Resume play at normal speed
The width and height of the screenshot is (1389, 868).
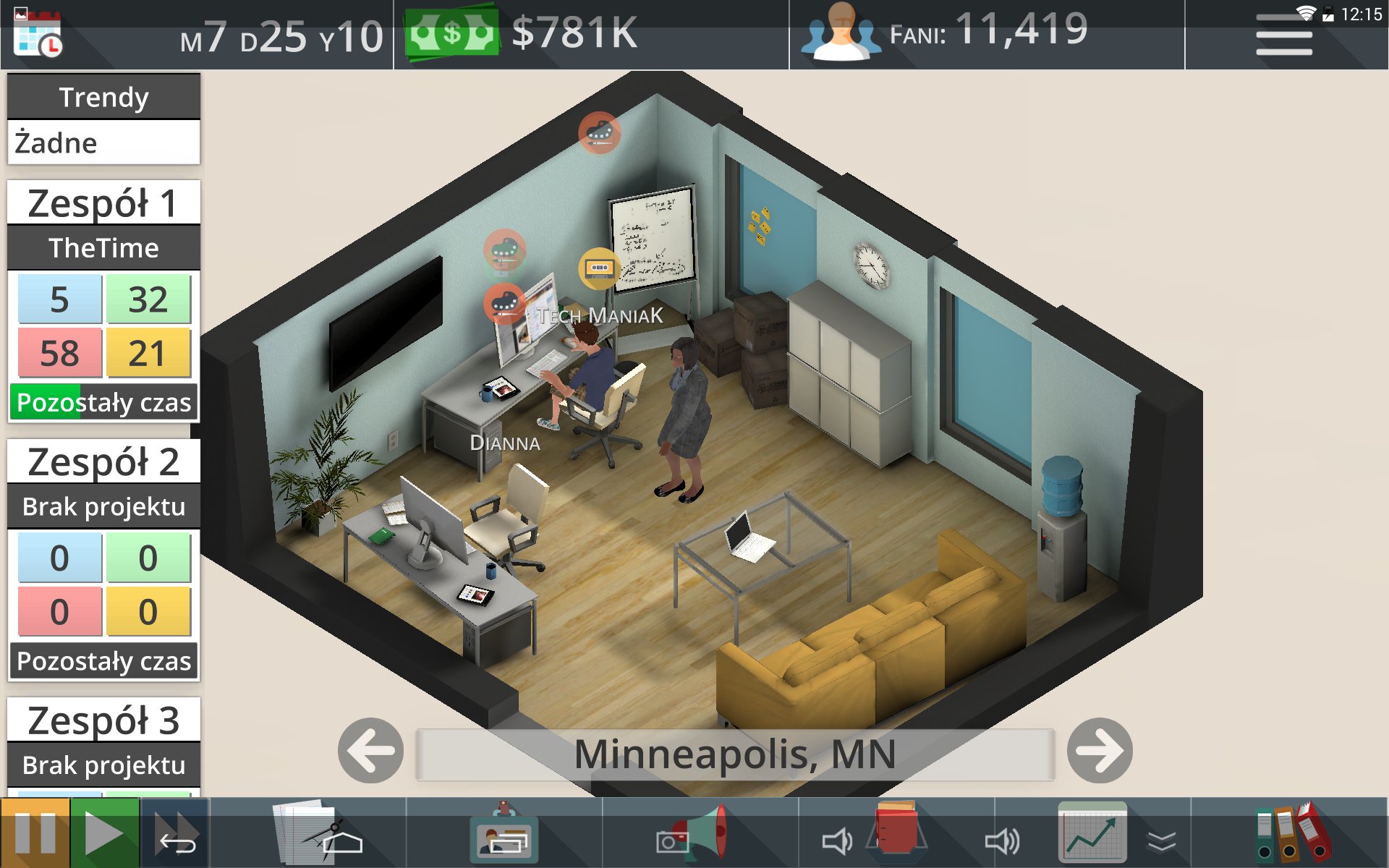[104, 833]
